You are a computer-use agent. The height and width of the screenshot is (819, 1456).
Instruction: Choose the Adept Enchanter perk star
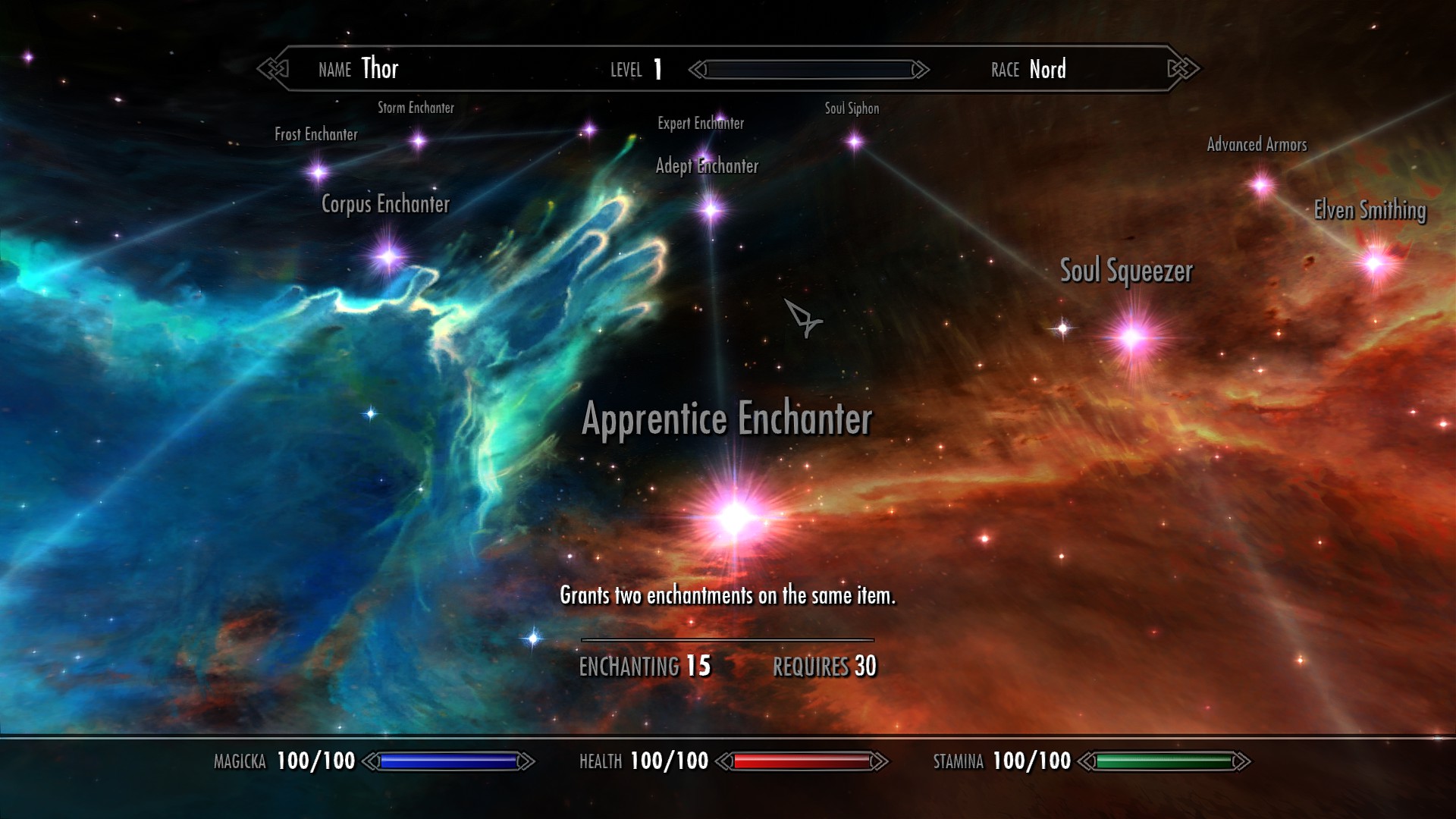[x=711, y=210]
